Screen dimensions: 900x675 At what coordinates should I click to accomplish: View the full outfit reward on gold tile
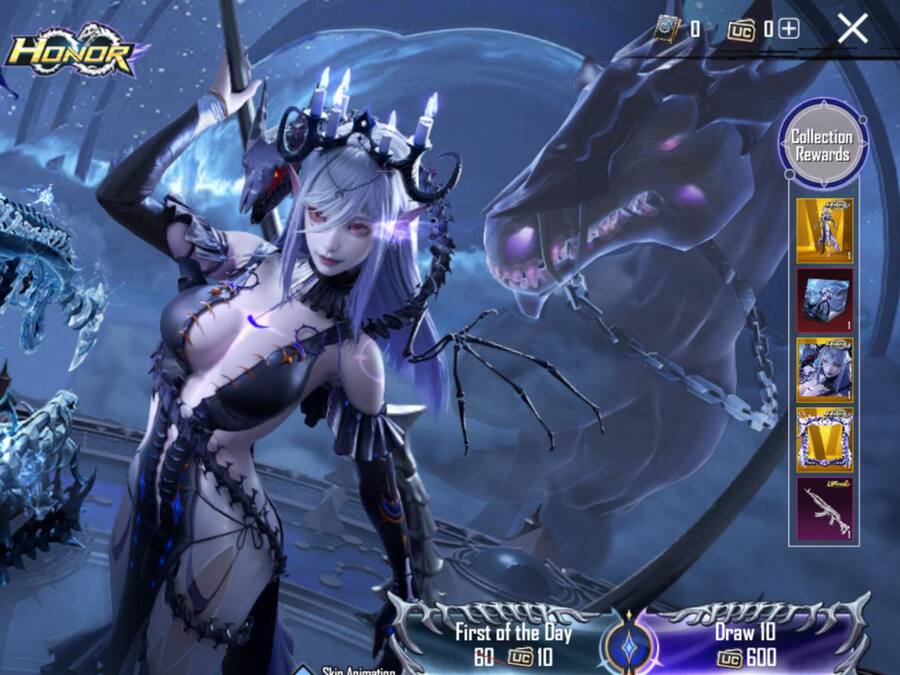tap(824, 231)
